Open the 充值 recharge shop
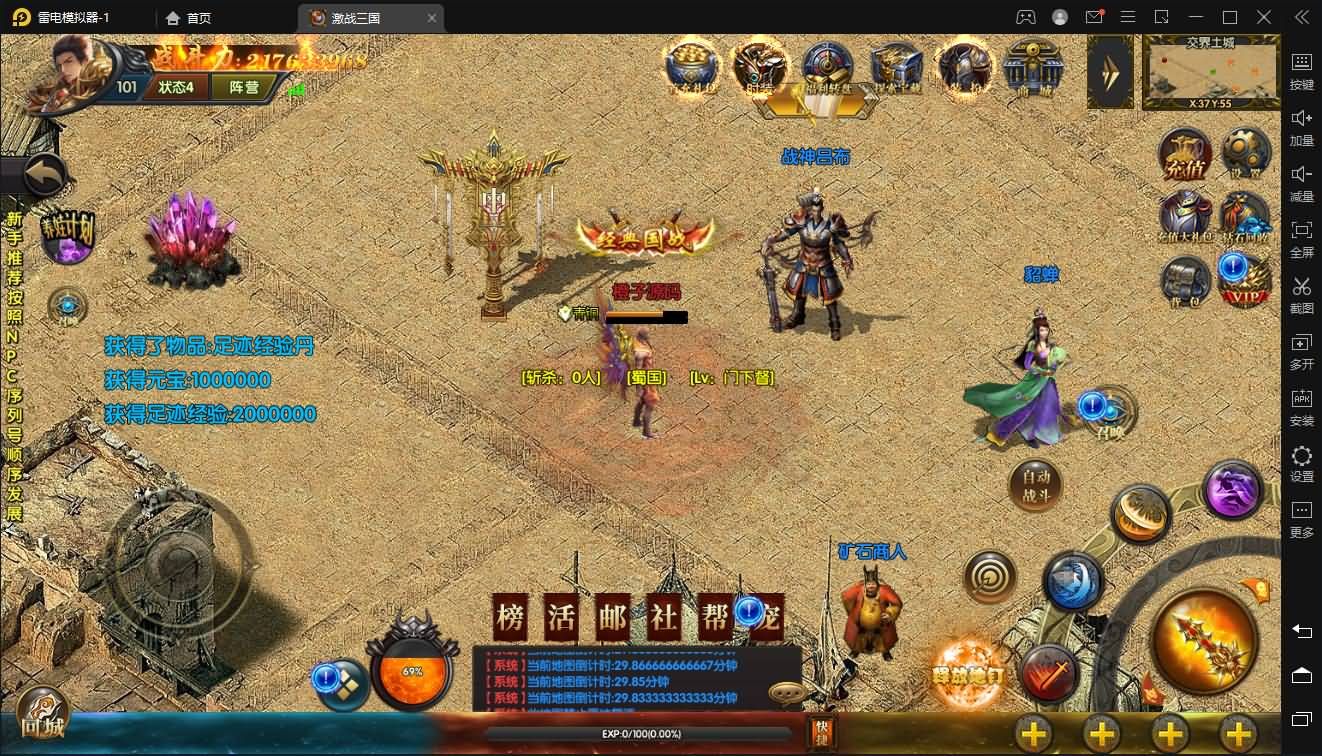 pos(1185,156)
